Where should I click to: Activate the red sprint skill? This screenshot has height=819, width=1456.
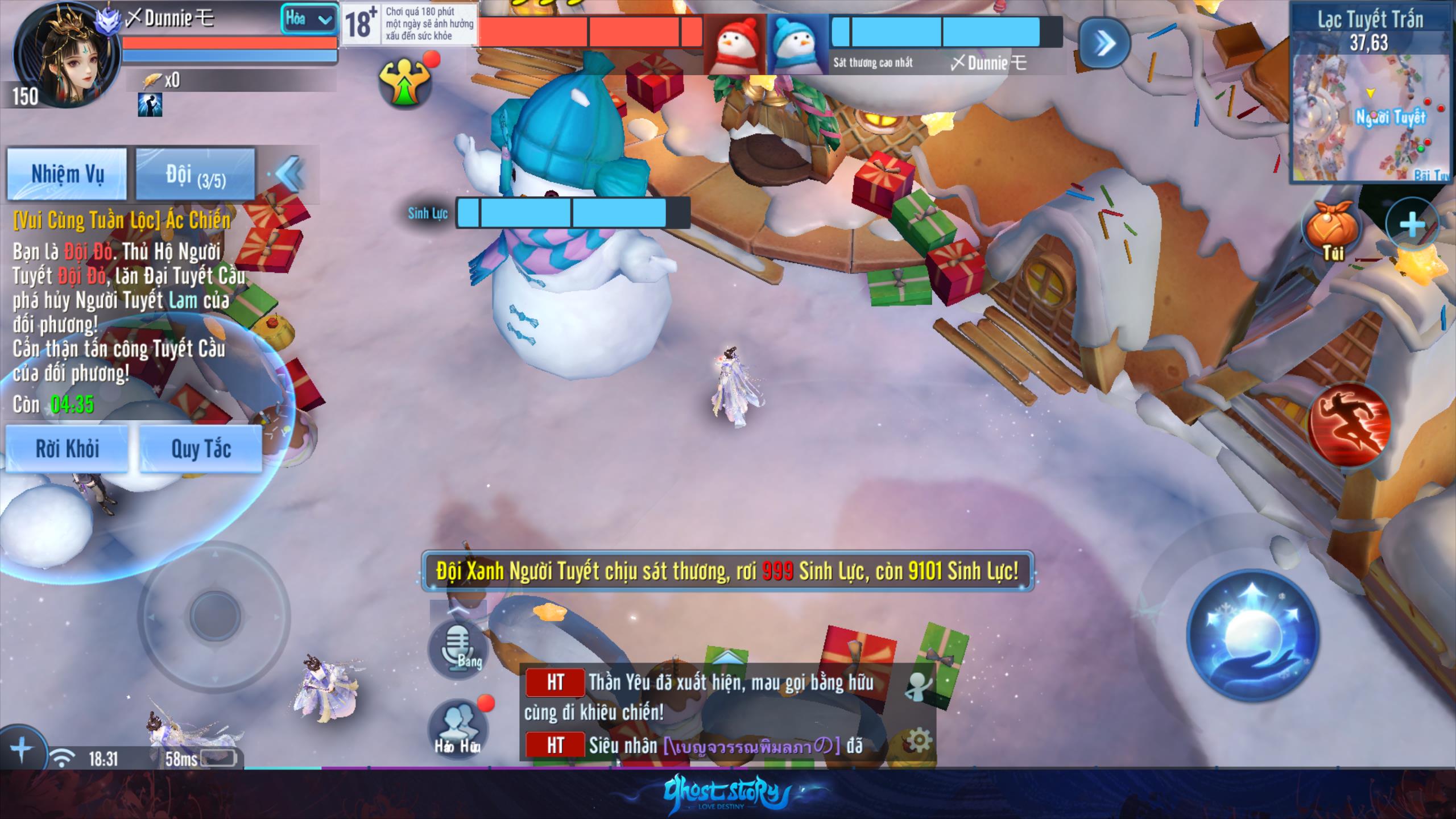[x=1350, y=424]
